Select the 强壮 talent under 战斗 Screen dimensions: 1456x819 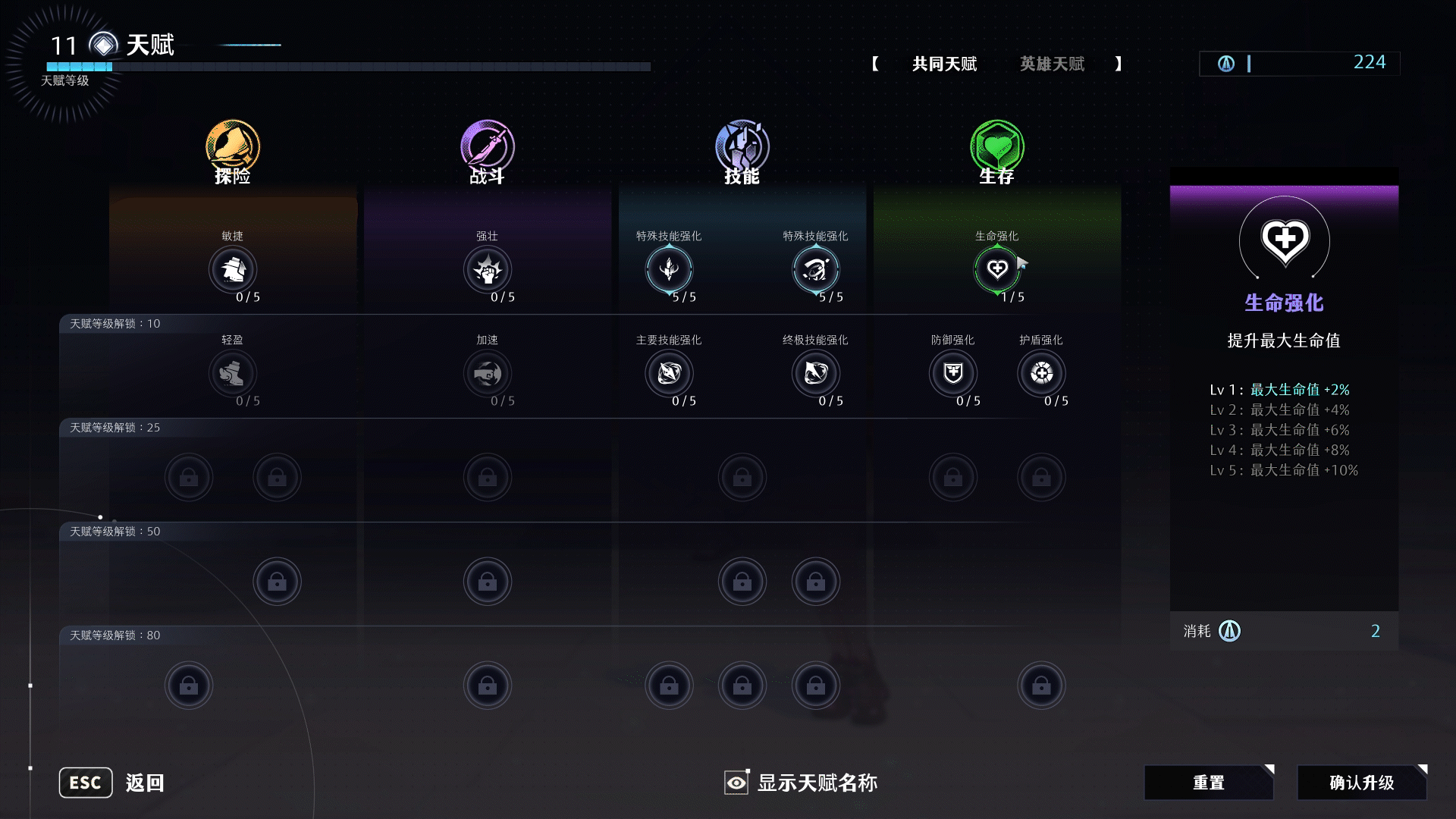click(x=488, y=270)
